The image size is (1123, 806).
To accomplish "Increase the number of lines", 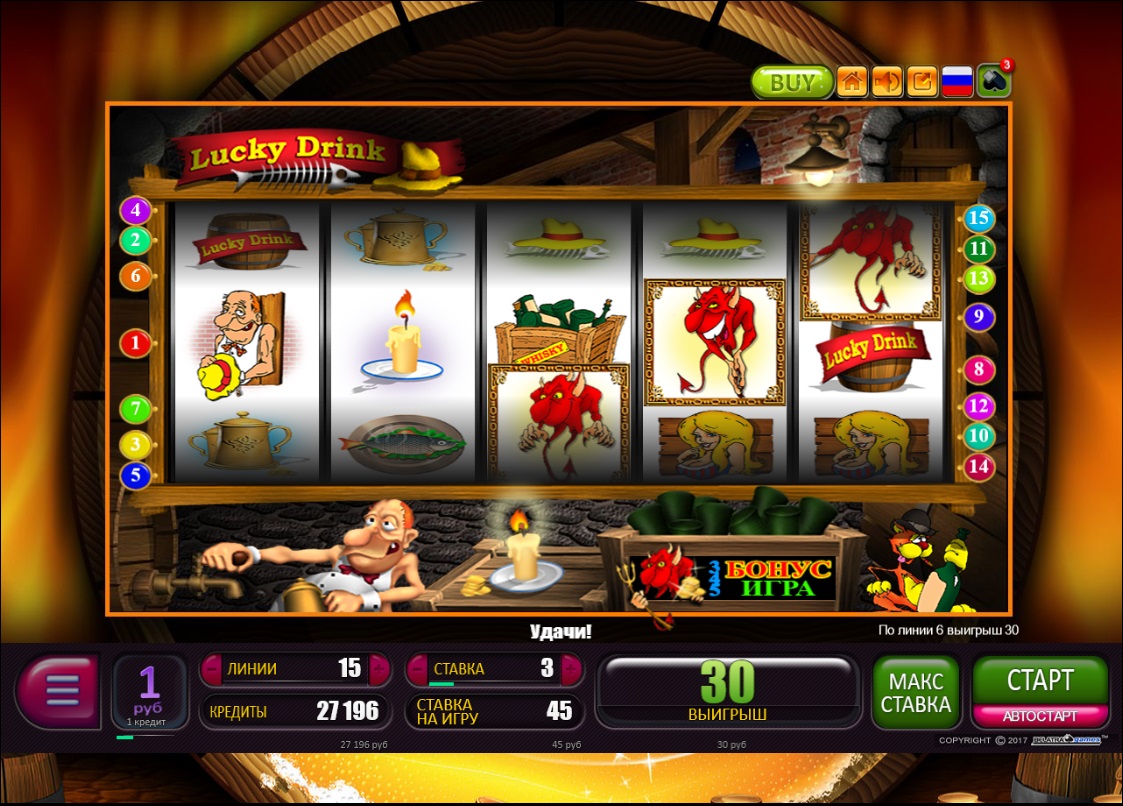I will click(x=379, y=669).
